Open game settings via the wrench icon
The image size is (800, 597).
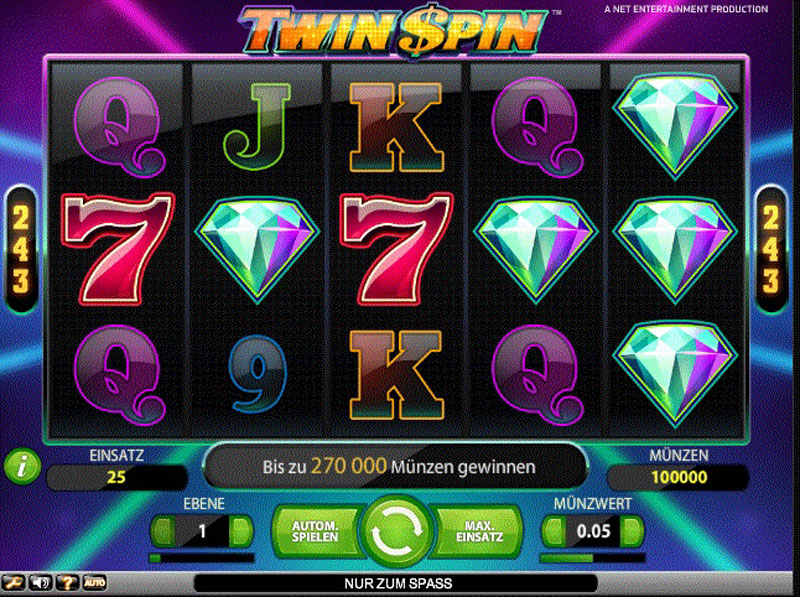coord(15,581)
